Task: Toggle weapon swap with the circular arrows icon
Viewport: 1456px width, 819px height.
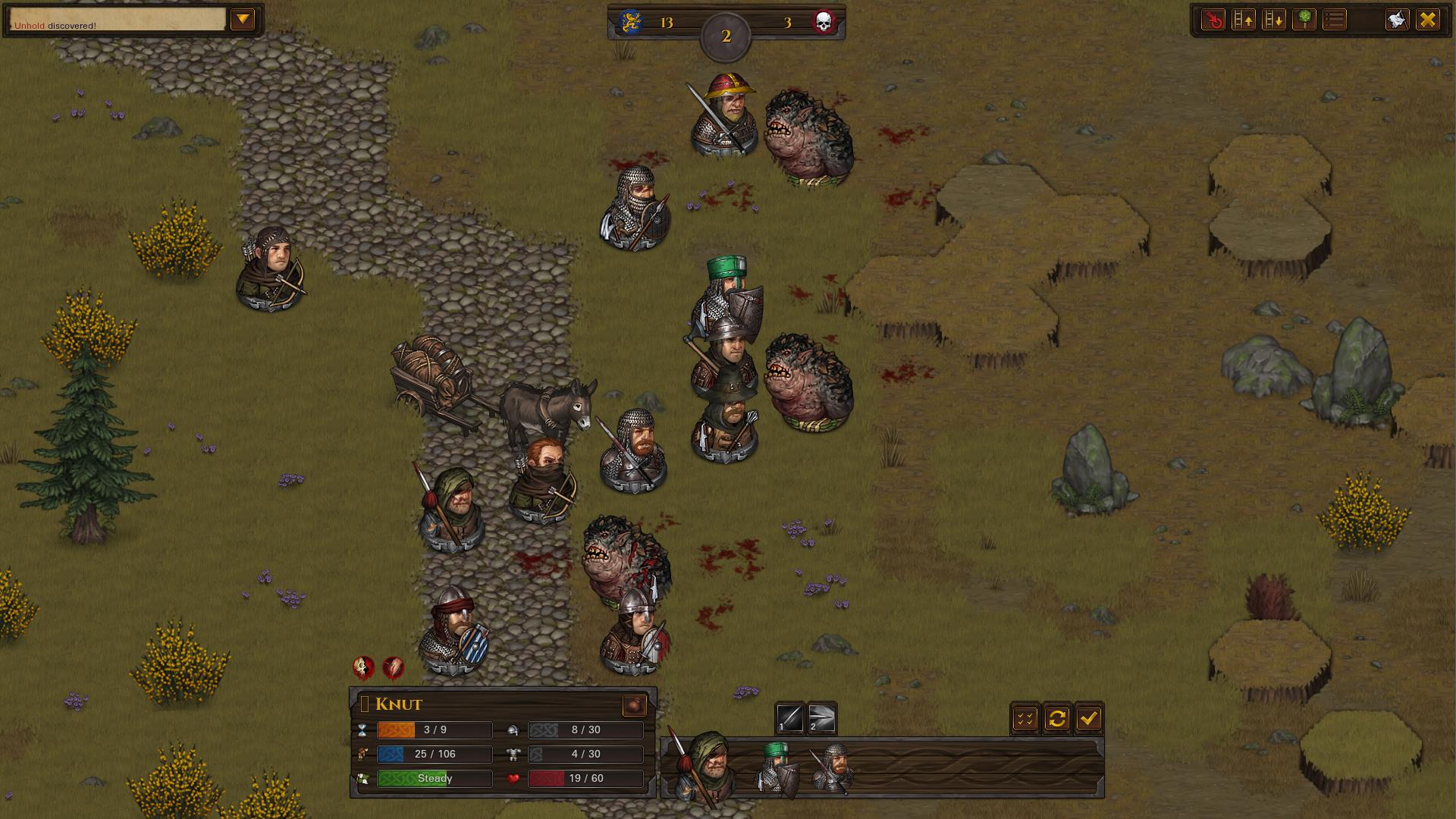Action: tap(1059, 718)
